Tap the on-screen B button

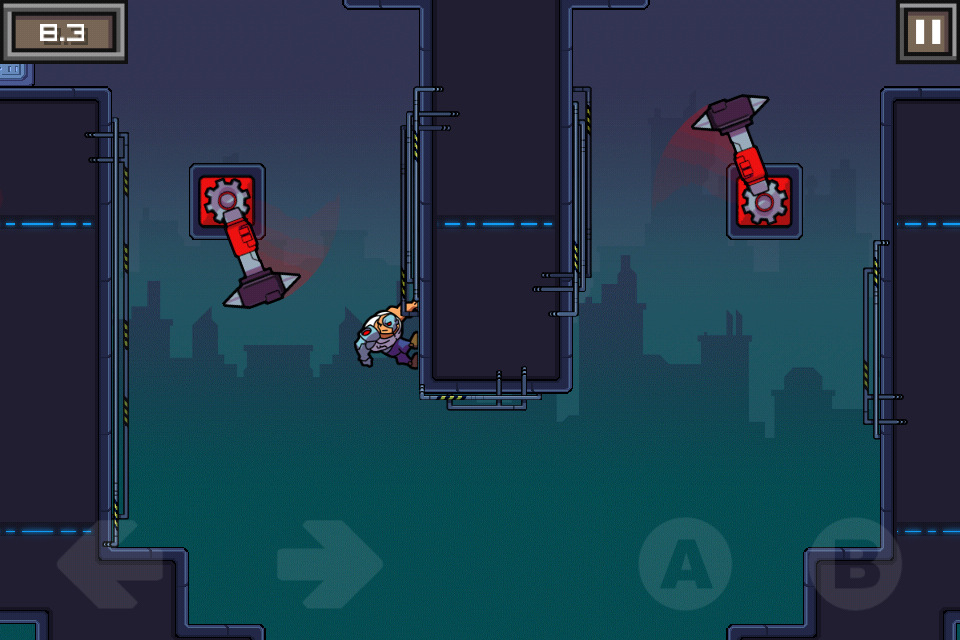(x=855, y=564)
